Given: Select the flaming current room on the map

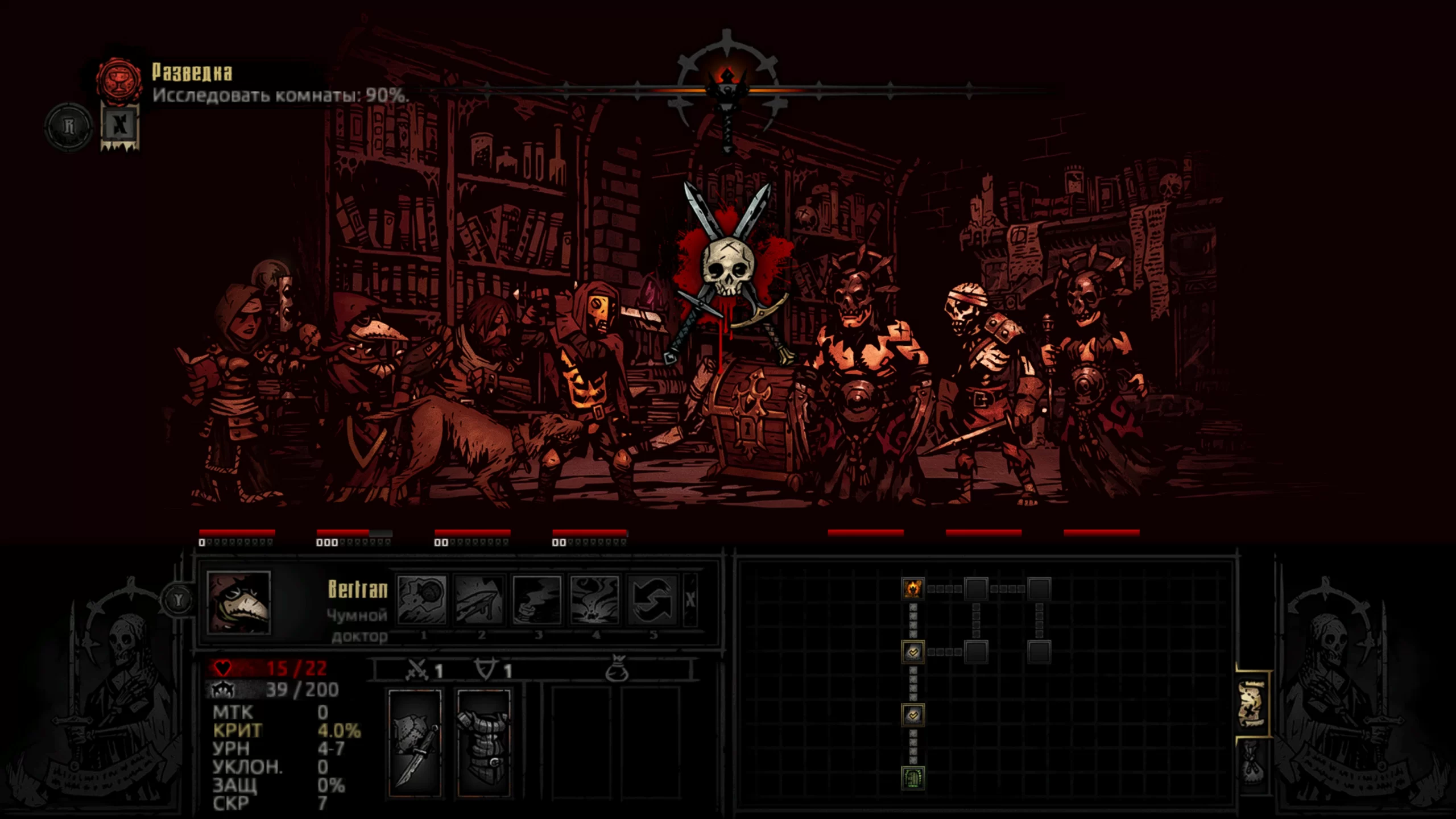Looking at the screenshot, I should [x=913, y=588].
